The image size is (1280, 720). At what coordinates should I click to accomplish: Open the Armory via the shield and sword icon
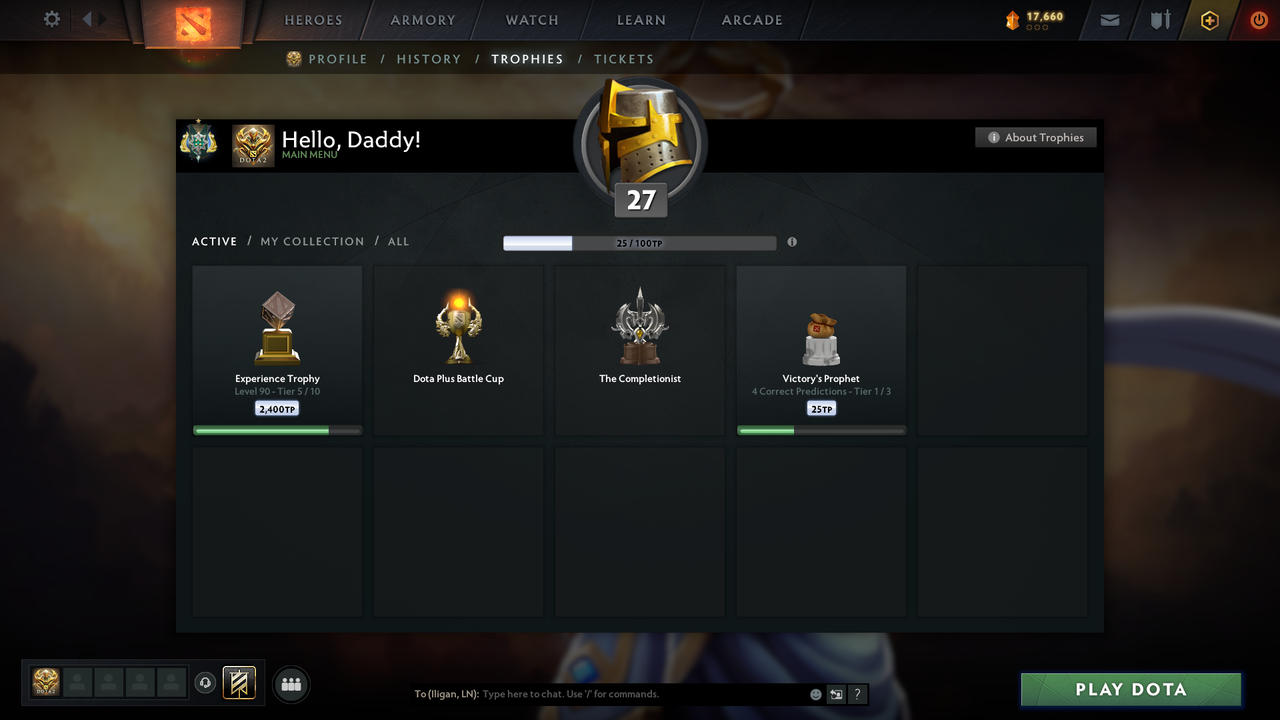[x=1159, y=20]
